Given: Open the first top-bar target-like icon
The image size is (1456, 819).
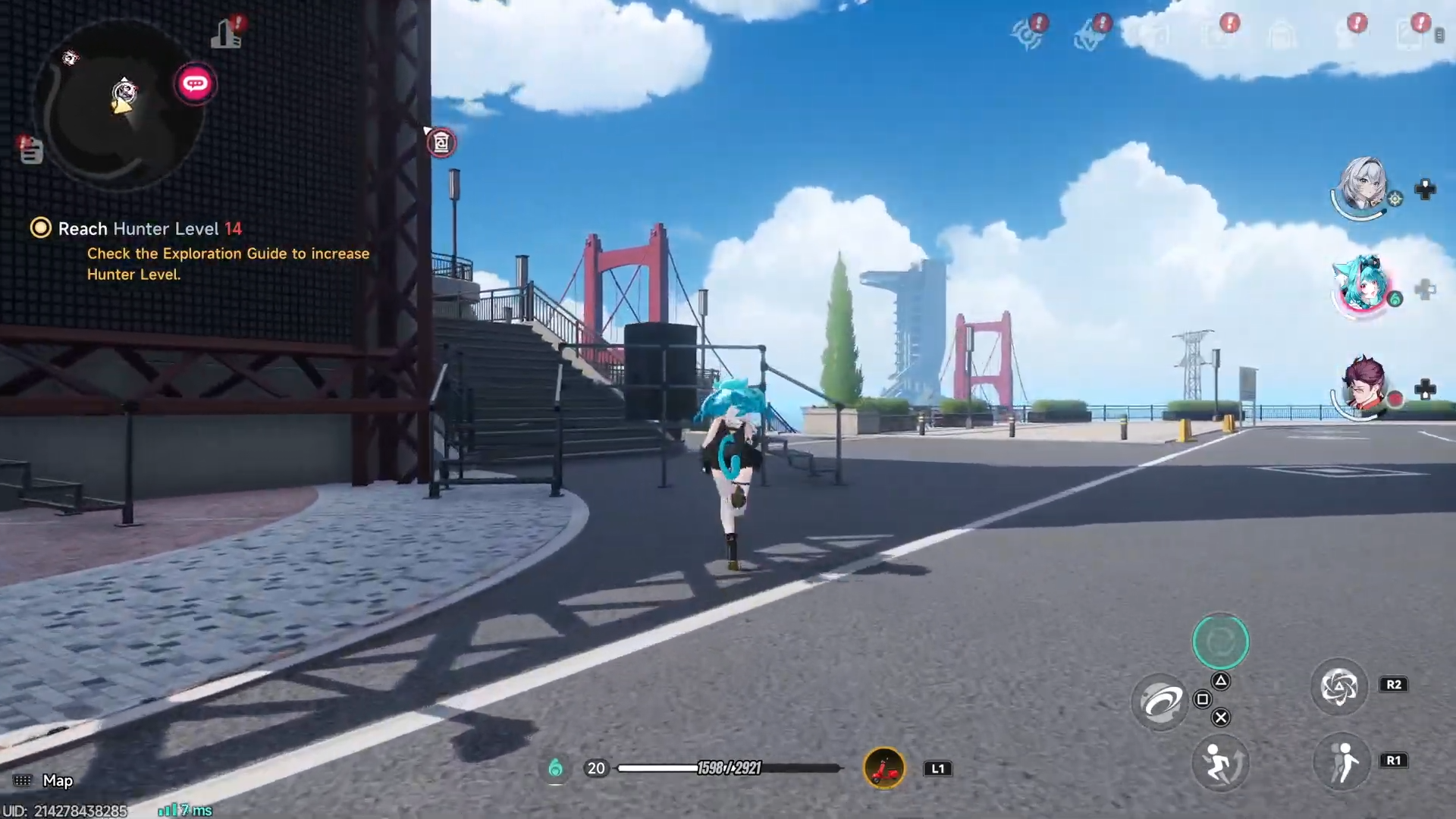Looking at the screenshot, I should point(1027,34).
